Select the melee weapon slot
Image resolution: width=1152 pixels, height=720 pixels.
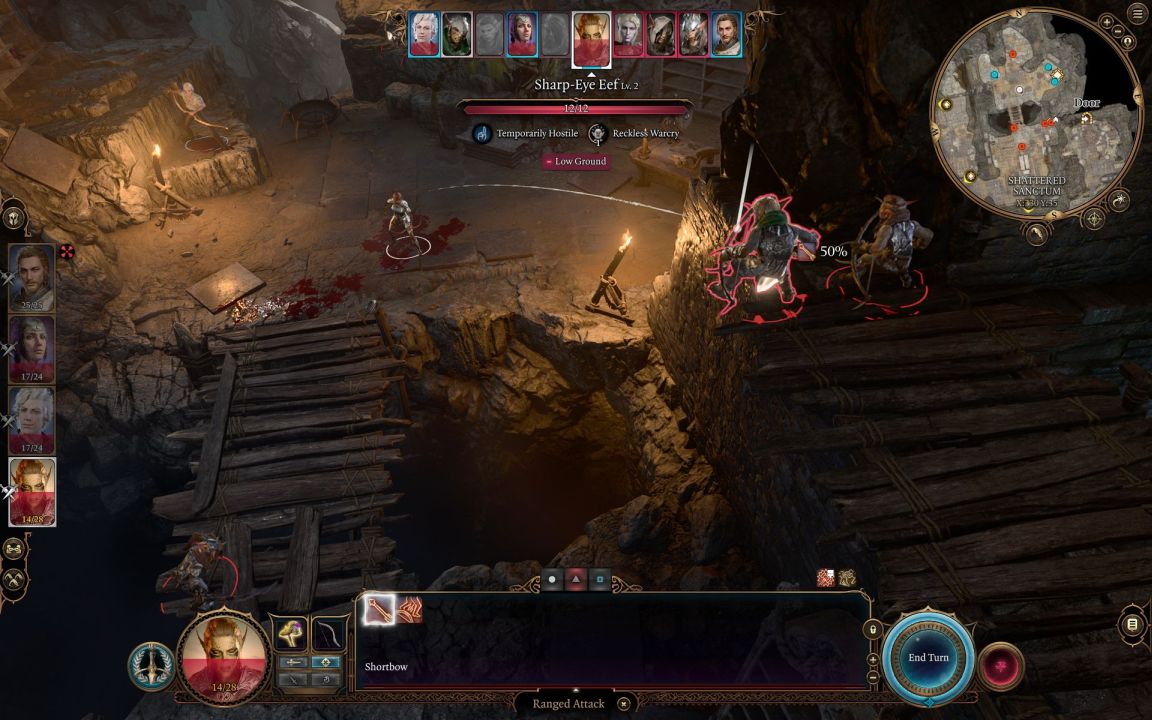click(291, 633)
